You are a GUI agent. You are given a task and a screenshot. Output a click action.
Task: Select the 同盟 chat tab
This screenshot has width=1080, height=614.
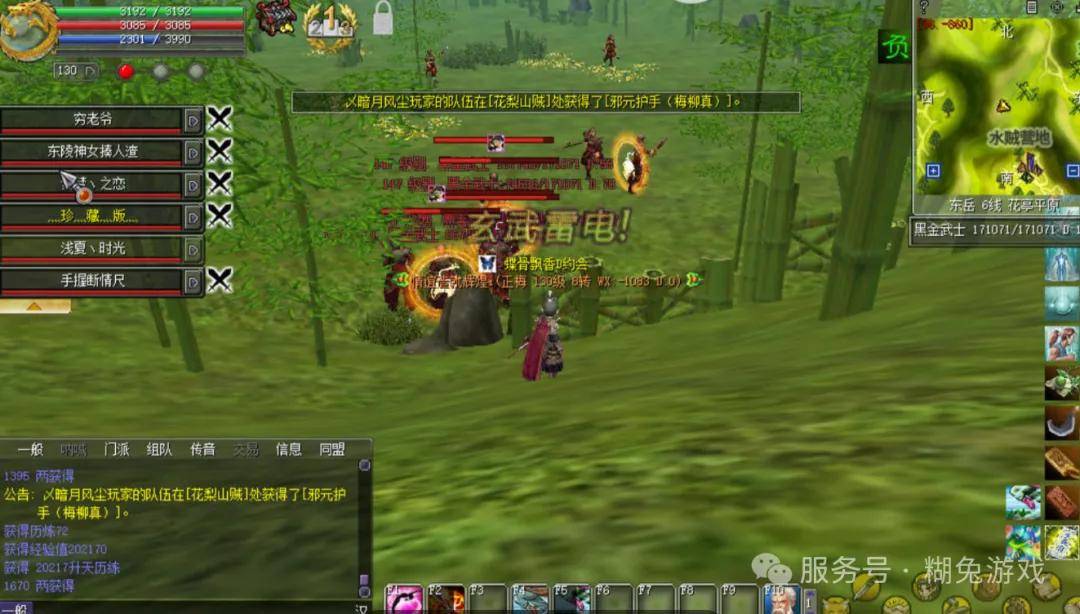[x=332, y=450]
